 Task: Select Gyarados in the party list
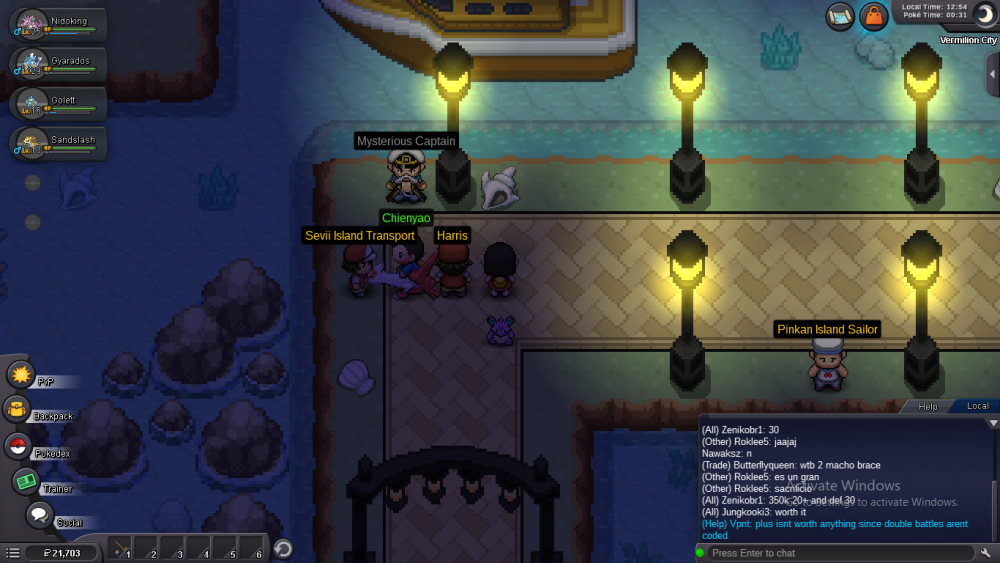(x=58, y=65)
